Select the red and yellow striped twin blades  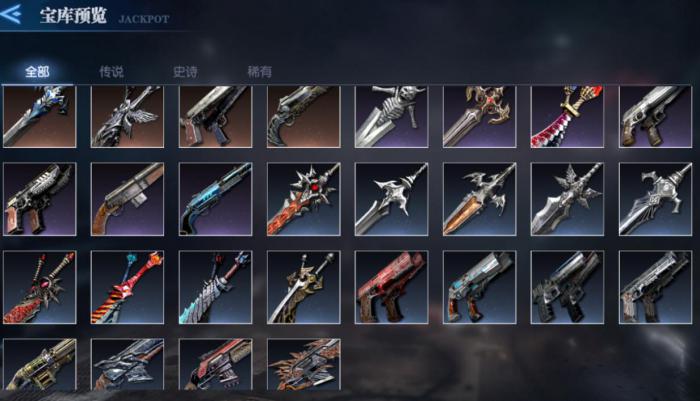(x=127, y=287)
